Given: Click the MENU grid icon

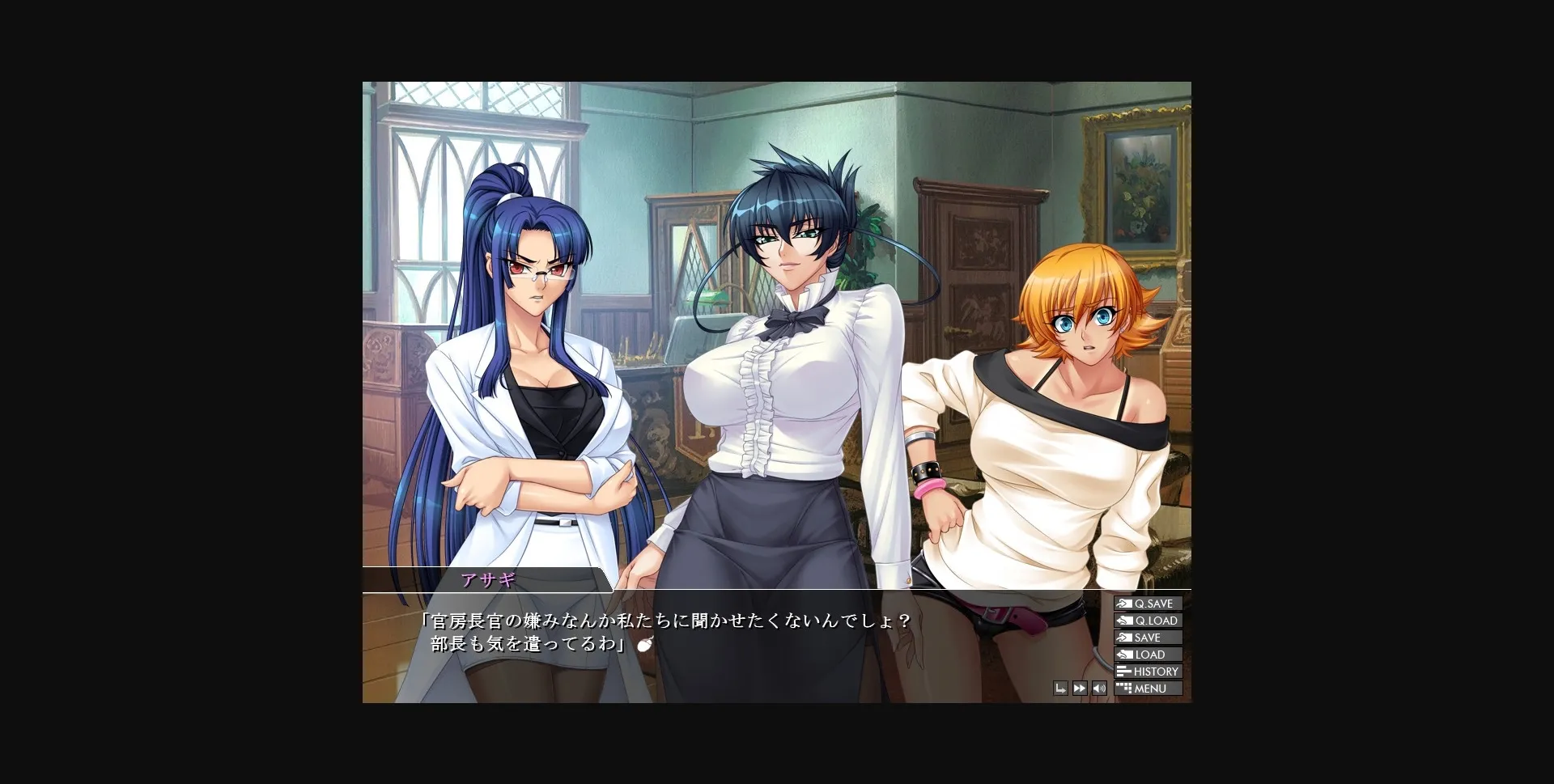Looking at the screenshot, I should [x=1123, y=688].
